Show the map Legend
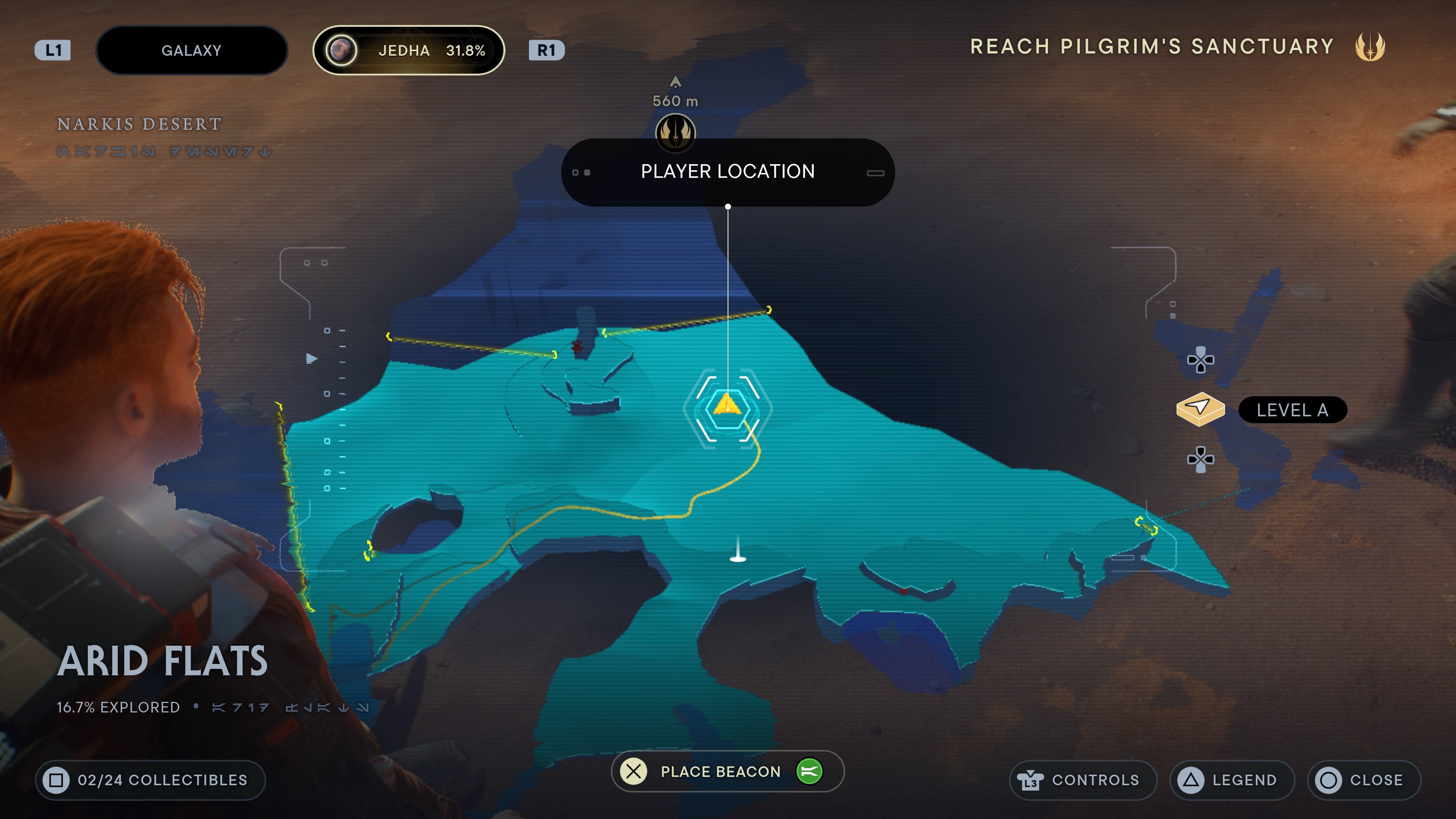Viewport: 1456px width, 819px height. click(x=1232, y=780)
